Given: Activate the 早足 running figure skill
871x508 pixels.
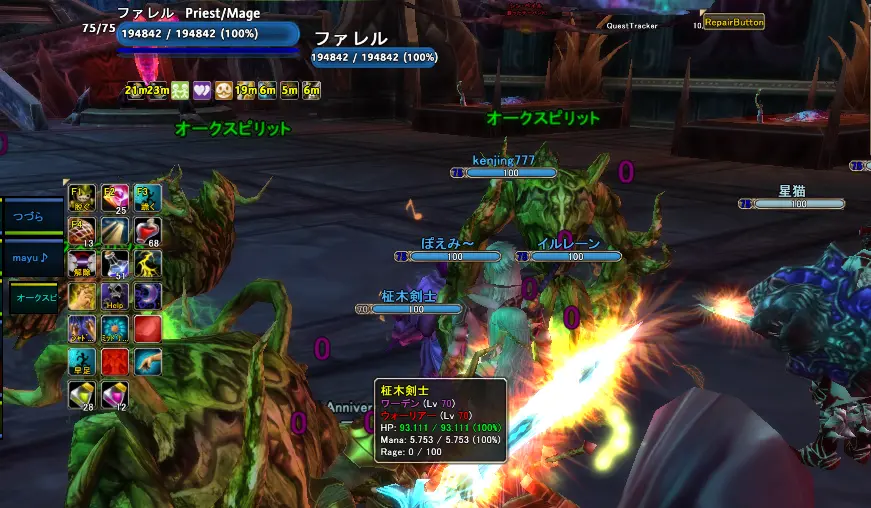Looking at the screenshot, I should (81, 361).
